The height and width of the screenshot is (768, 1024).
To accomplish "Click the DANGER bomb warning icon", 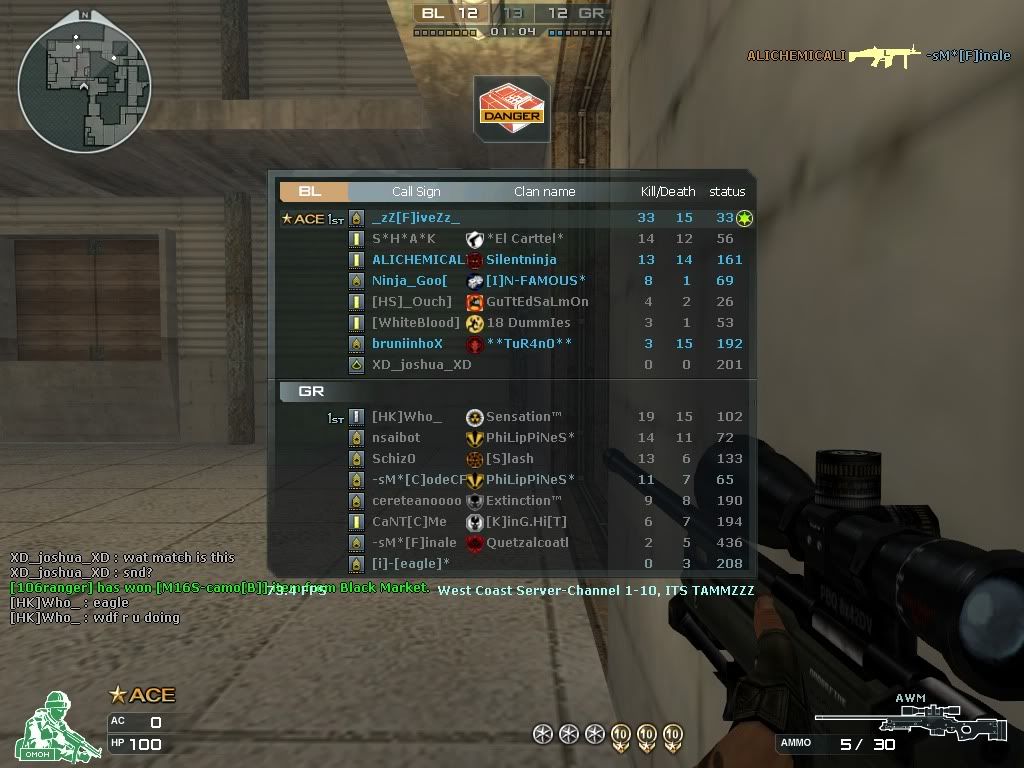I will coord(511,108).
